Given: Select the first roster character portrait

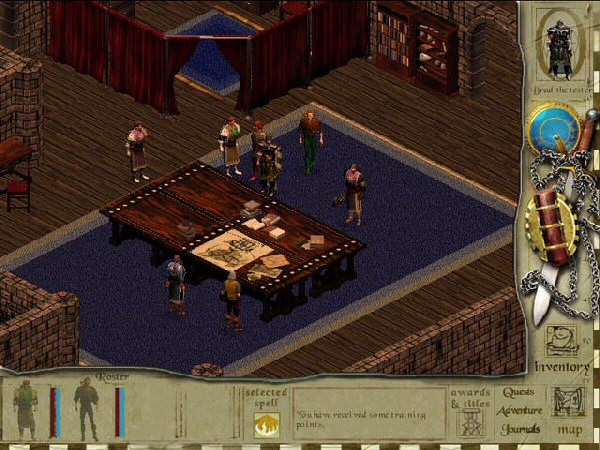Looking at the screenshot, I should (x=26, y=408).
